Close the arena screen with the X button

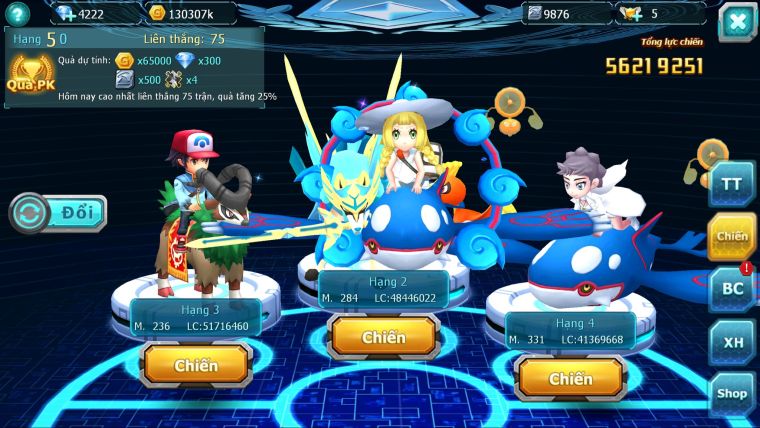737,22
